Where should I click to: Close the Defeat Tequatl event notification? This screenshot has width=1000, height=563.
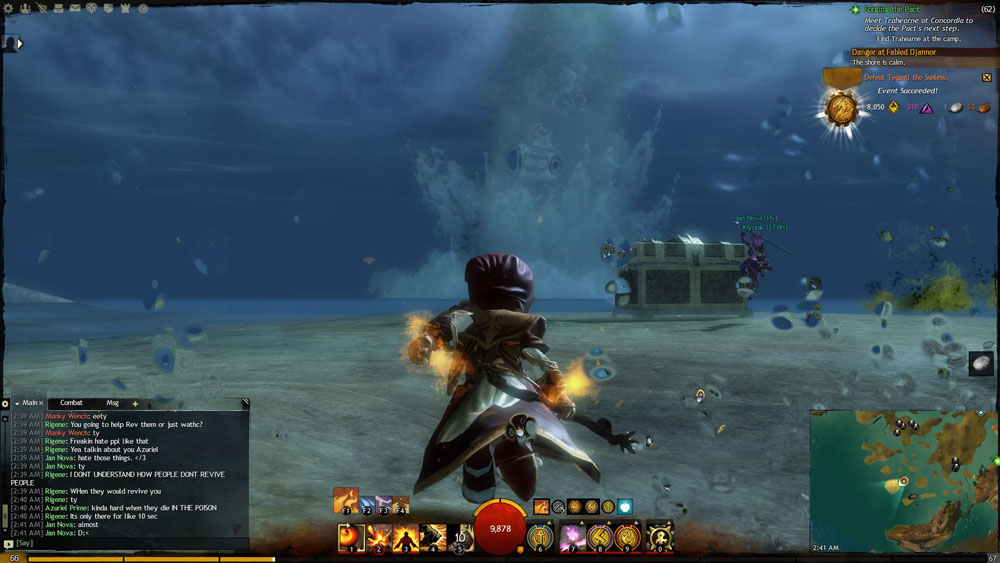[x=986, y=77]
